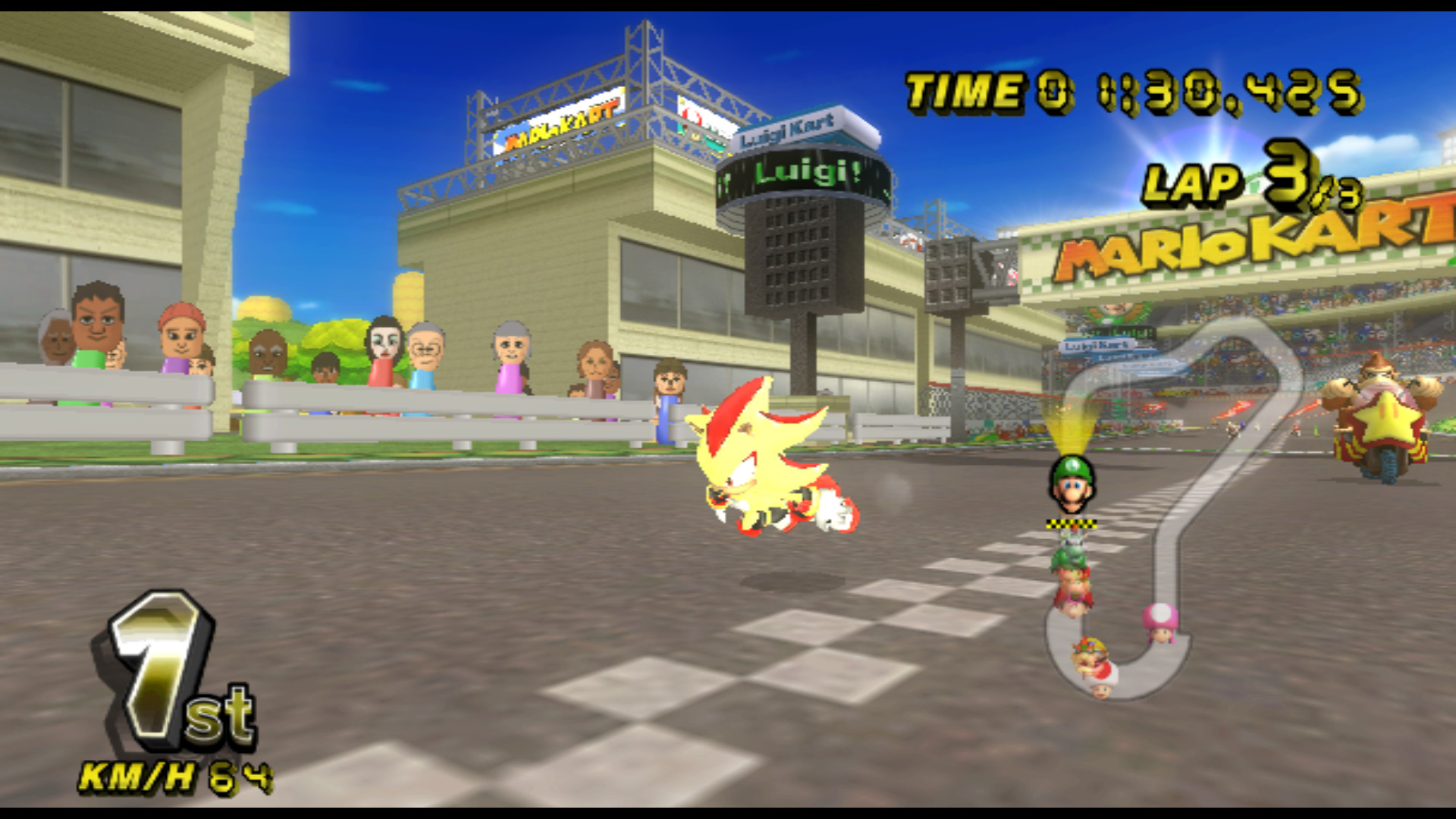Toggle the checkered finish line marker on the minimap
1456x819 pixels.
pos(1071,523)
